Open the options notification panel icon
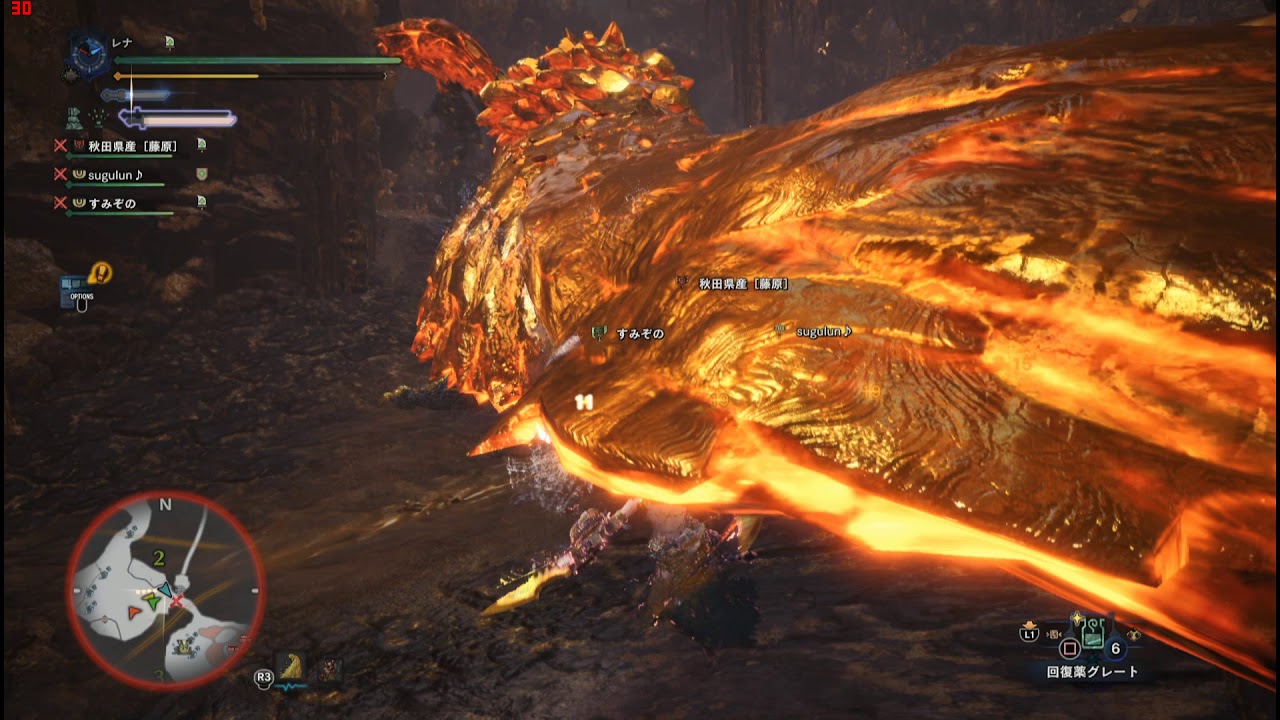The image size is (1280, 720). click(x=78, y=290)
